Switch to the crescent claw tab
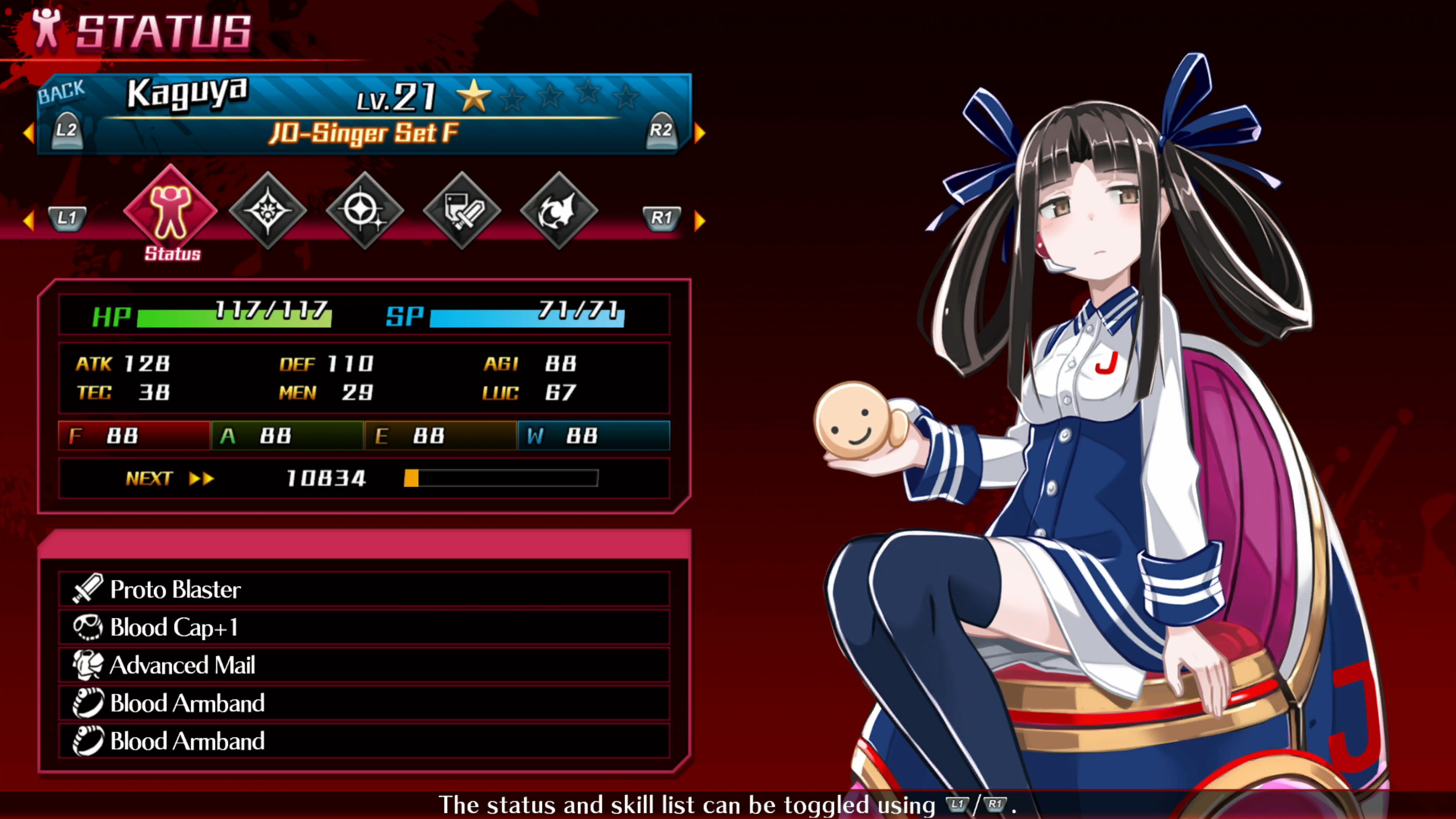This screenshot has height=819, width=1456. click(559, 211)
